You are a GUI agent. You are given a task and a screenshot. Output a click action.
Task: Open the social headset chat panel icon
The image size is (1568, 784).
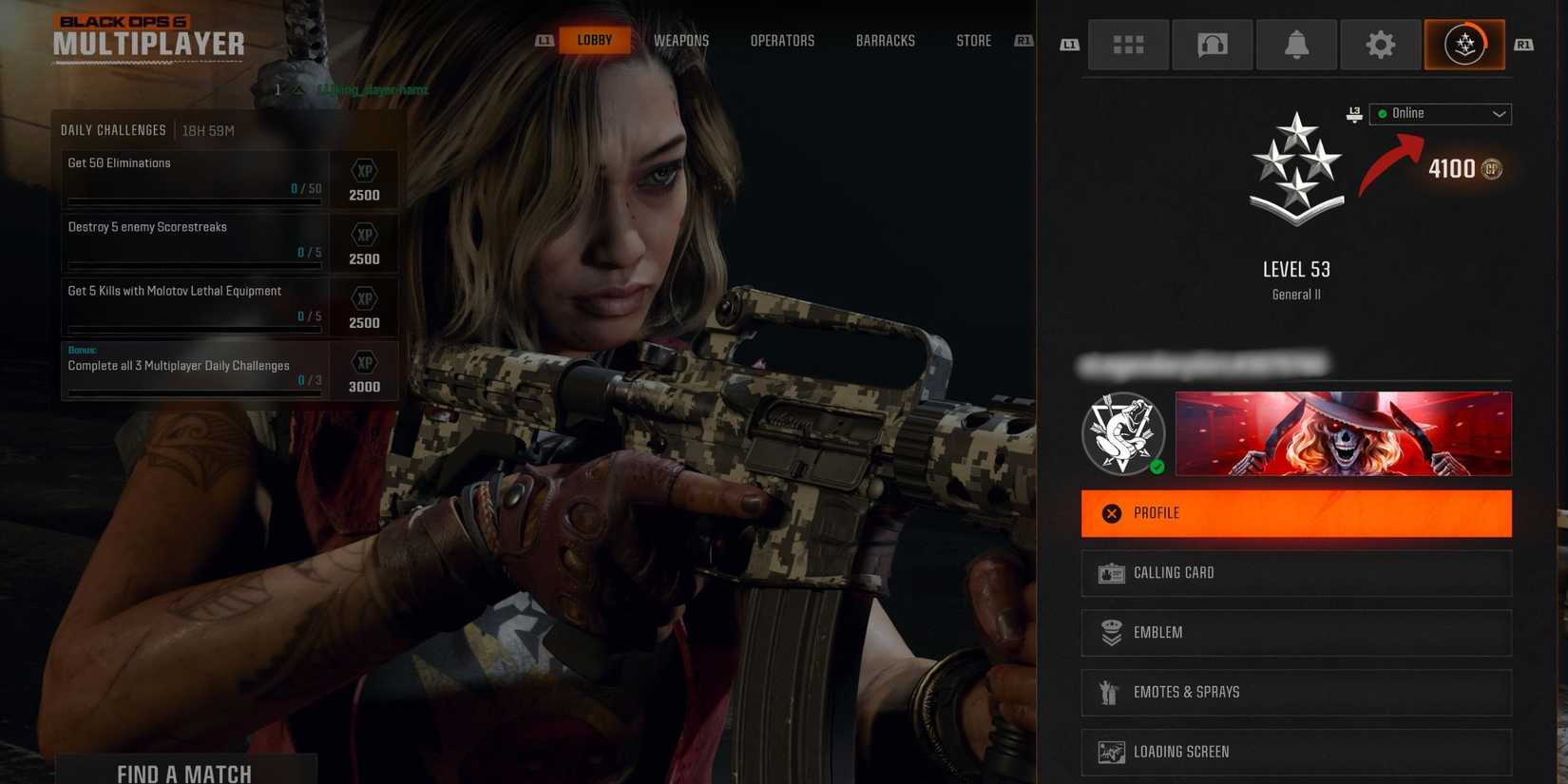(x=1212, y=44)
